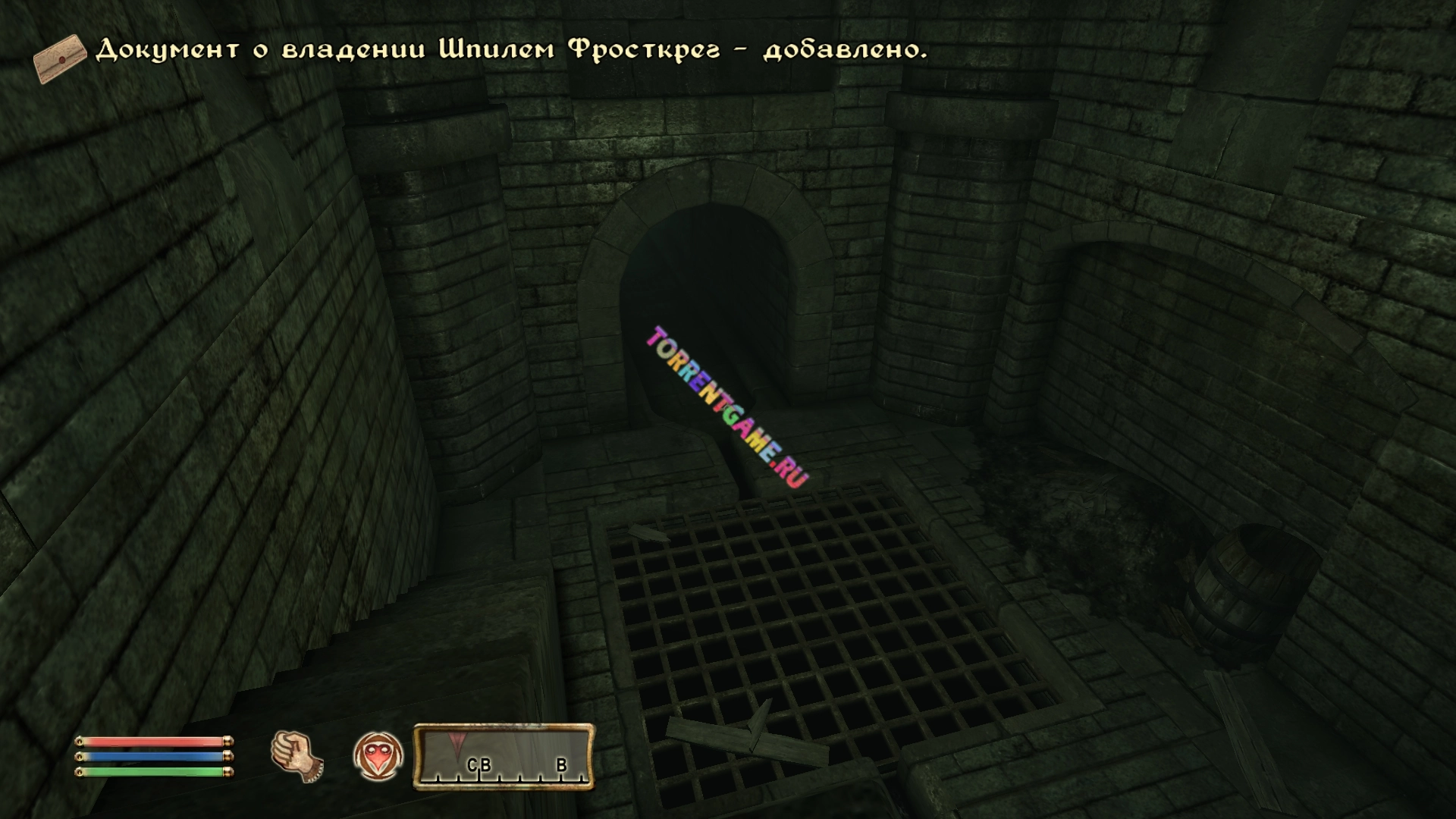Toggle the quest notification message visibility

pyautogui.click(x=508, y=50)
